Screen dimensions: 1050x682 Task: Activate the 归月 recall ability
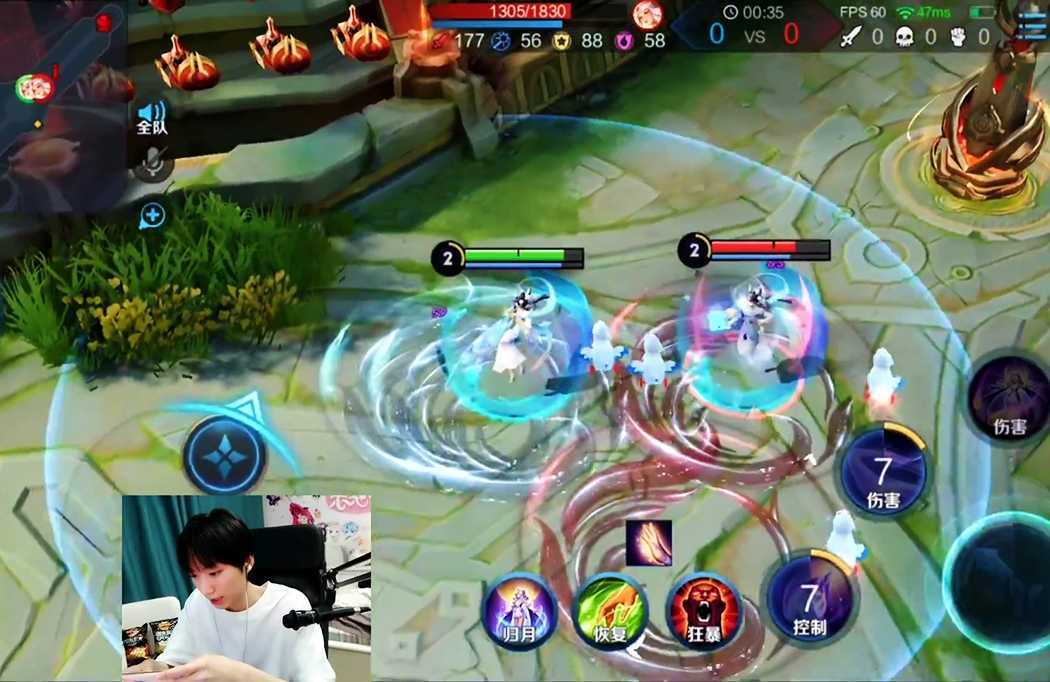519,610
